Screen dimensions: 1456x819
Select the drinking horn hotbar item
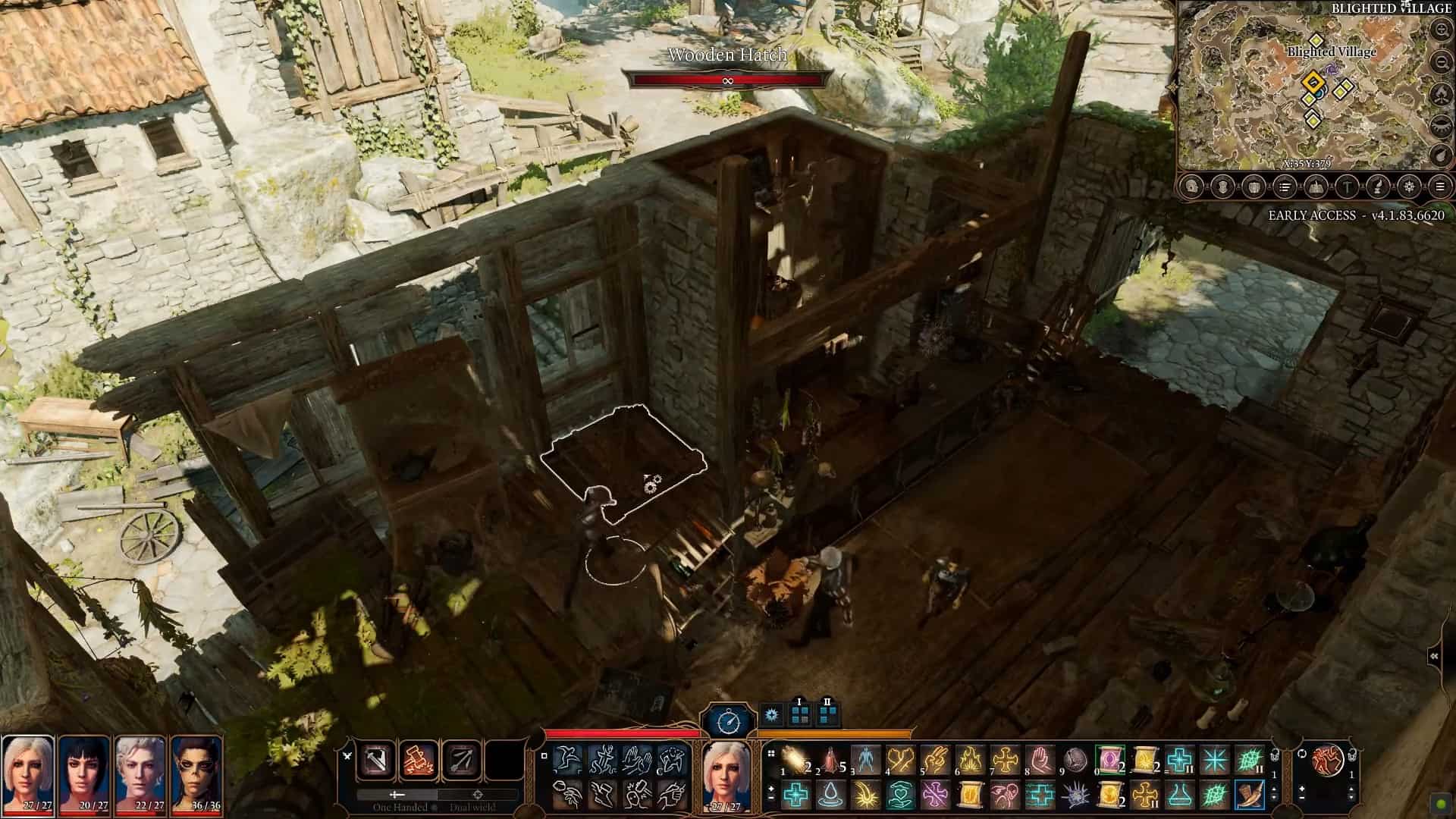coord(1248,795)
